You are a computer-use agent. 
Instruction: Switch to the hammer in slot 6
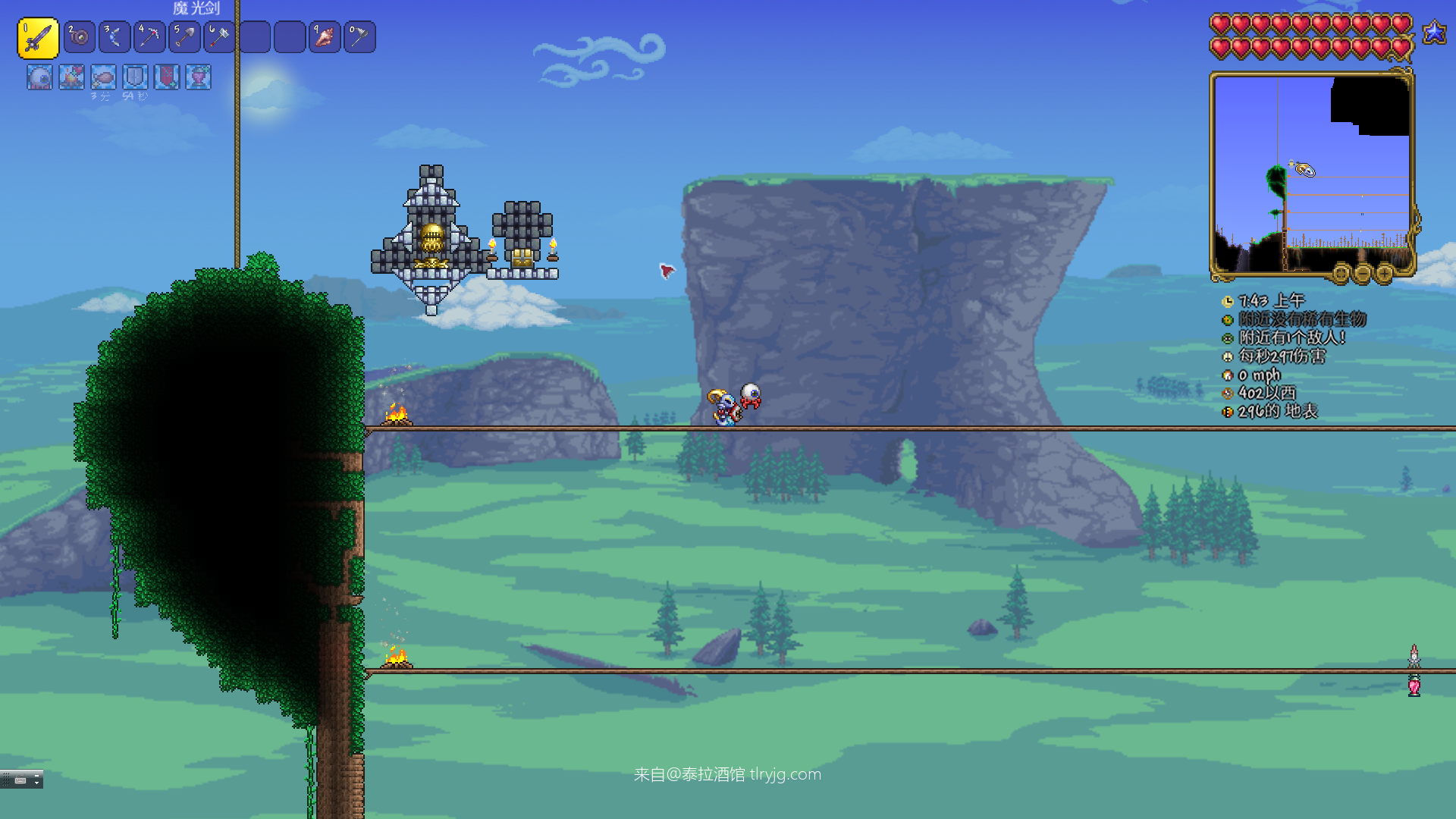pos(219,37)
